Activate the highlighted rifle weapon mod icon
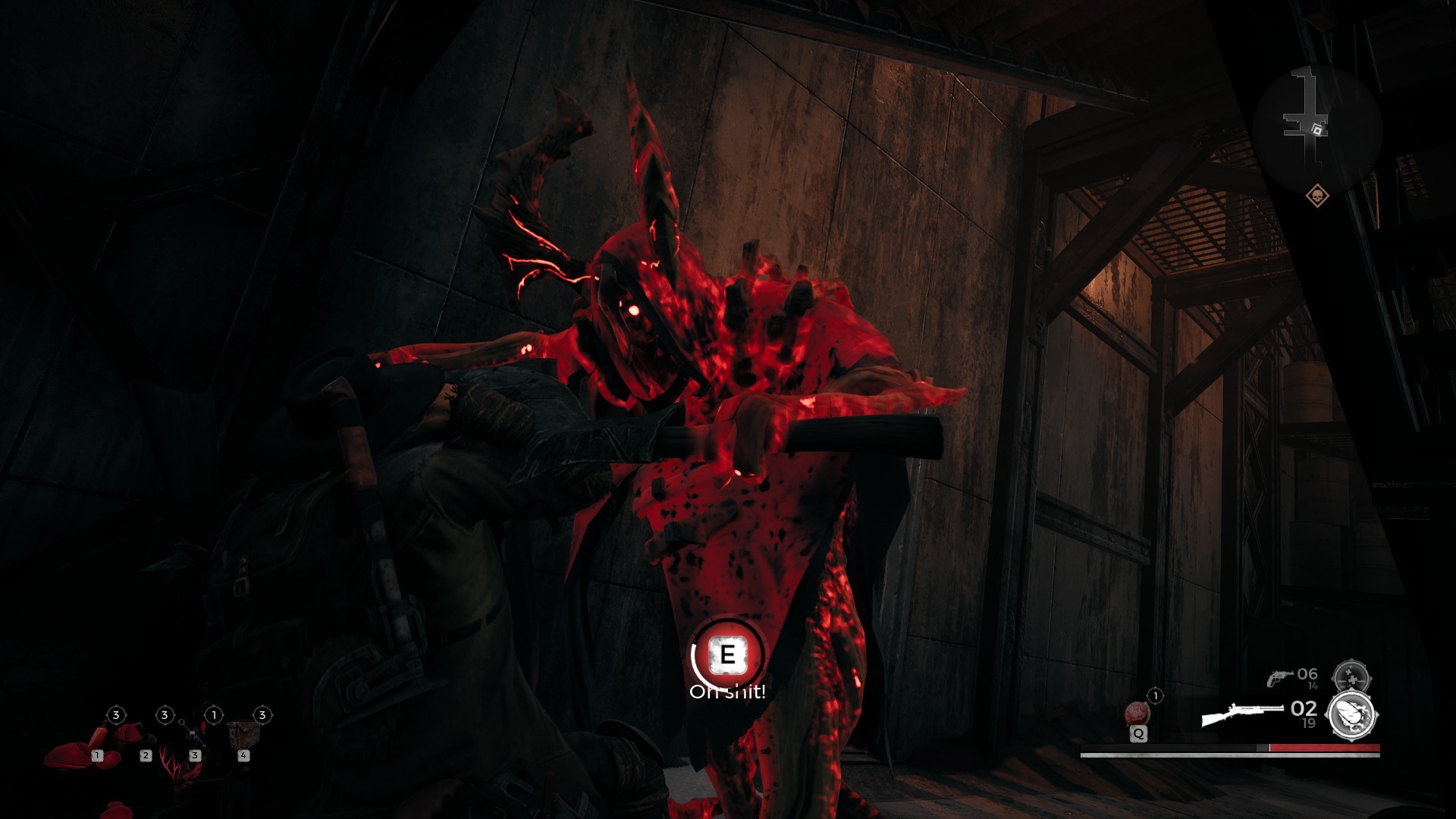 pos(1352,714)
